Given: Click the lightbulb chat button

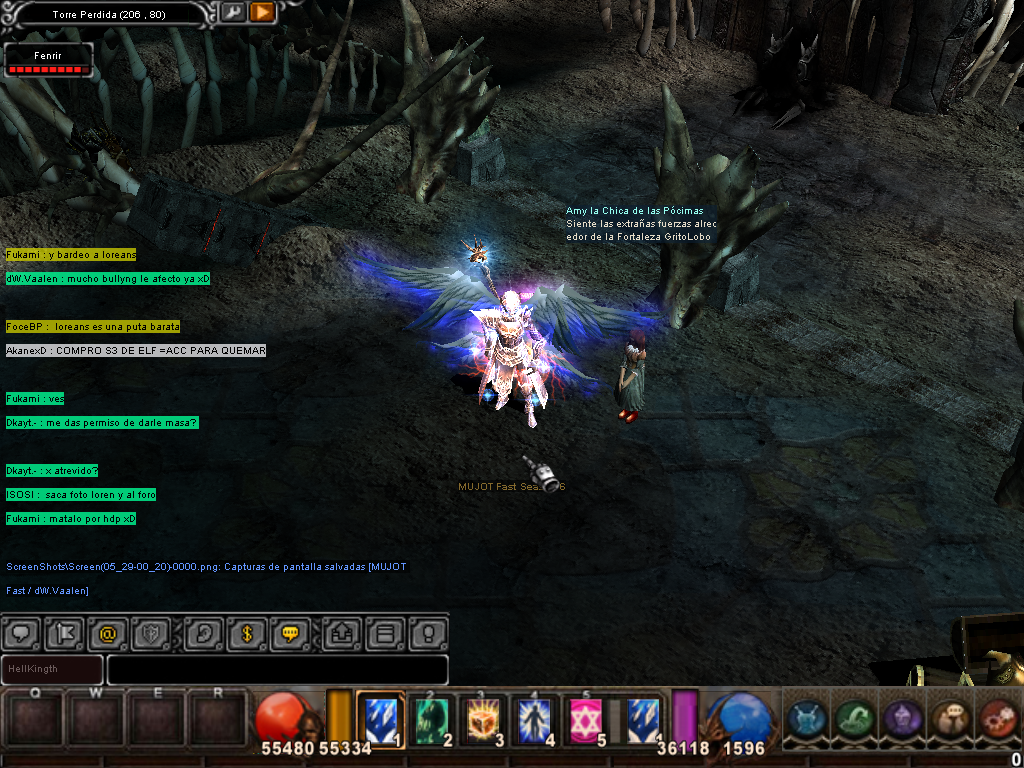Looking at the screenshot, I should [428, 633].
